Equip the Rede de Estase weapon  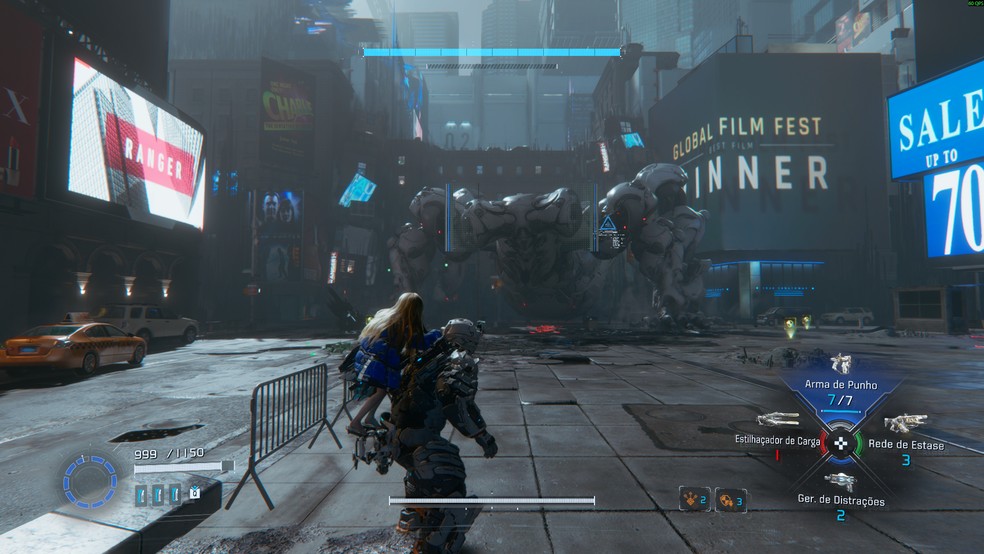[905, 423]
